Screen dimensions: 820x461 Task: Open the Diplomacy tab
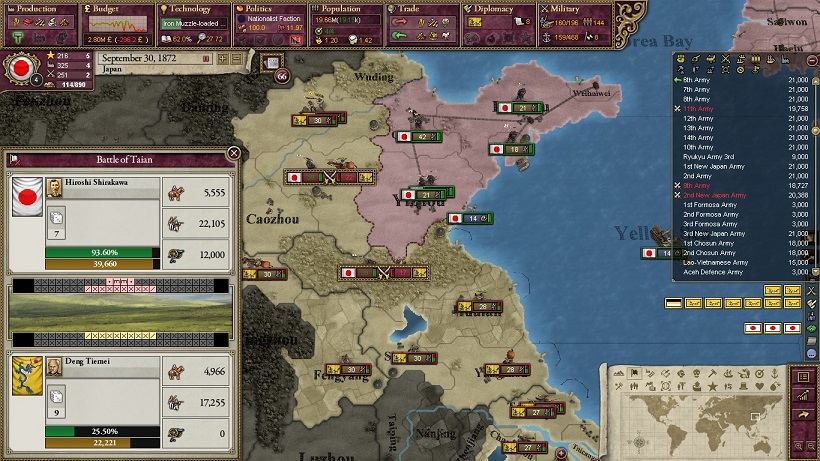[500, 9]
